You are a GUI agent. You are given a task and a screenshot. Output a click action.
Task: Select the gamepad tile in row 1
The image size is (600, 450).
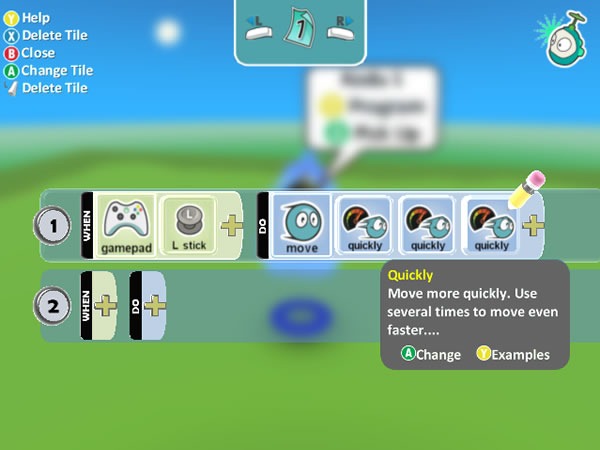(125, 224)
